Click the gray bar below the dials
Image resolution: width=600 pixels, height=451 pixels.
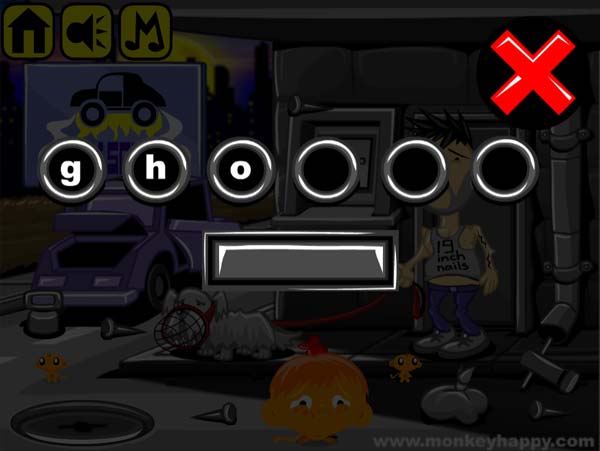[x=300, y=262]
